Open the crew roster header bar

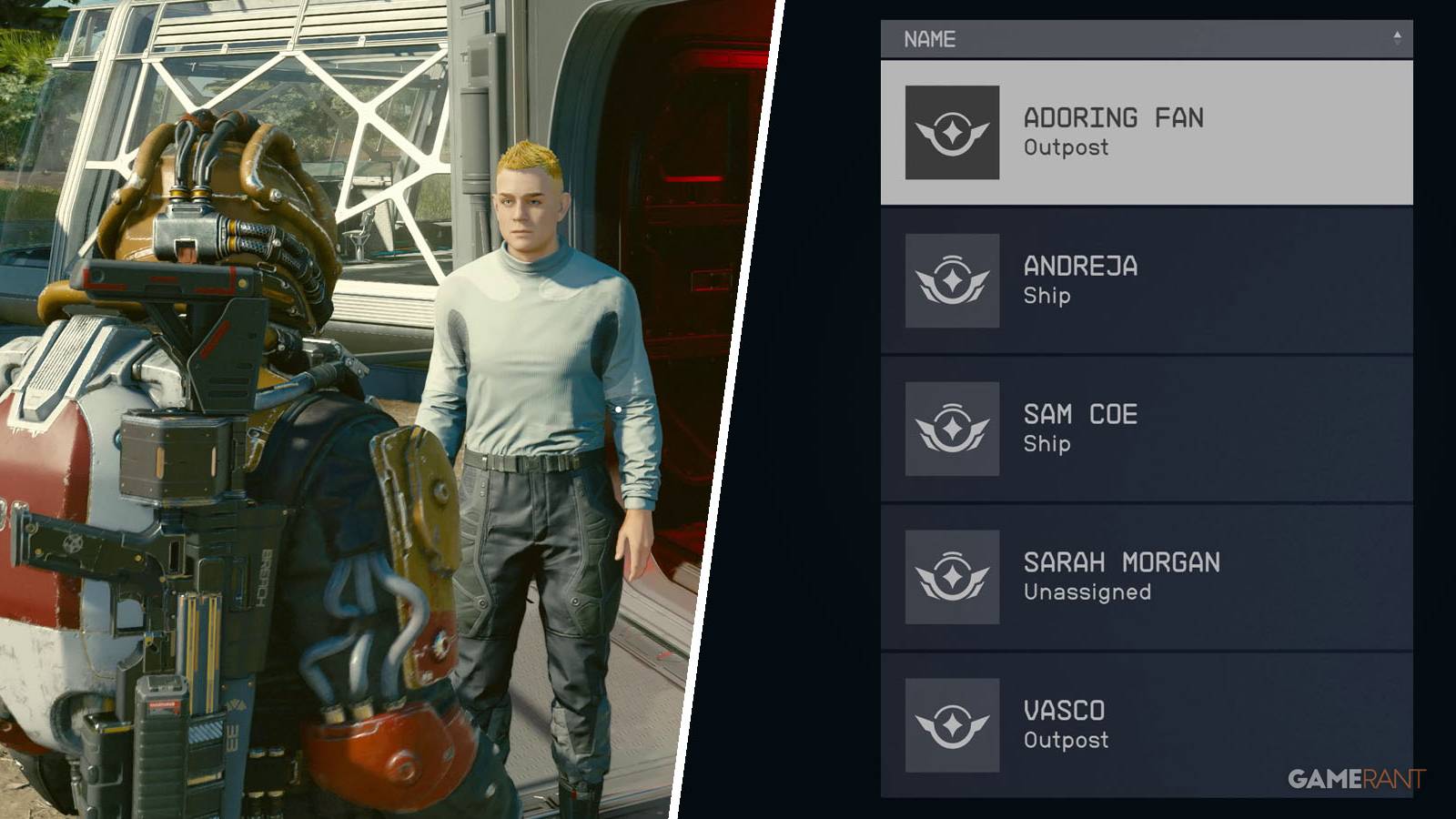click(x=1137, y=38)
